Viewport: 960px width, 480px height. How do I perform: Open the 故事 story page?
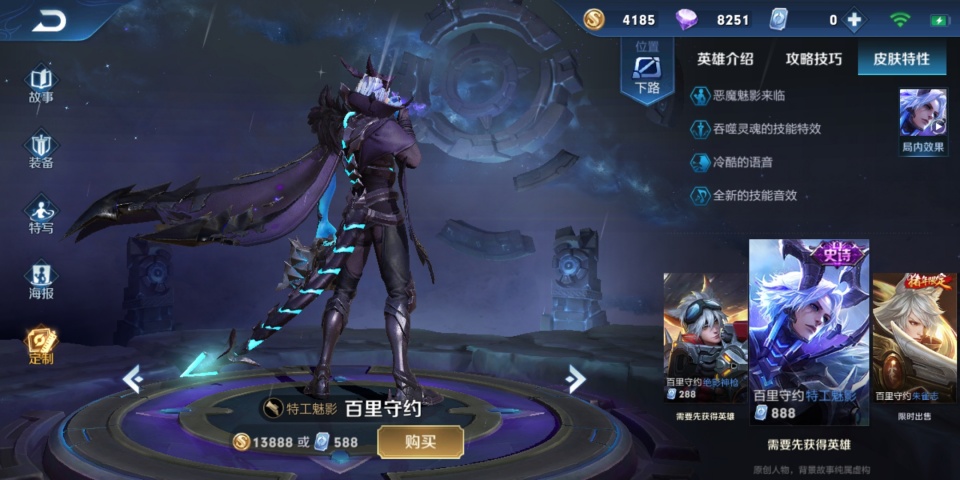click(x=41, y=84)
